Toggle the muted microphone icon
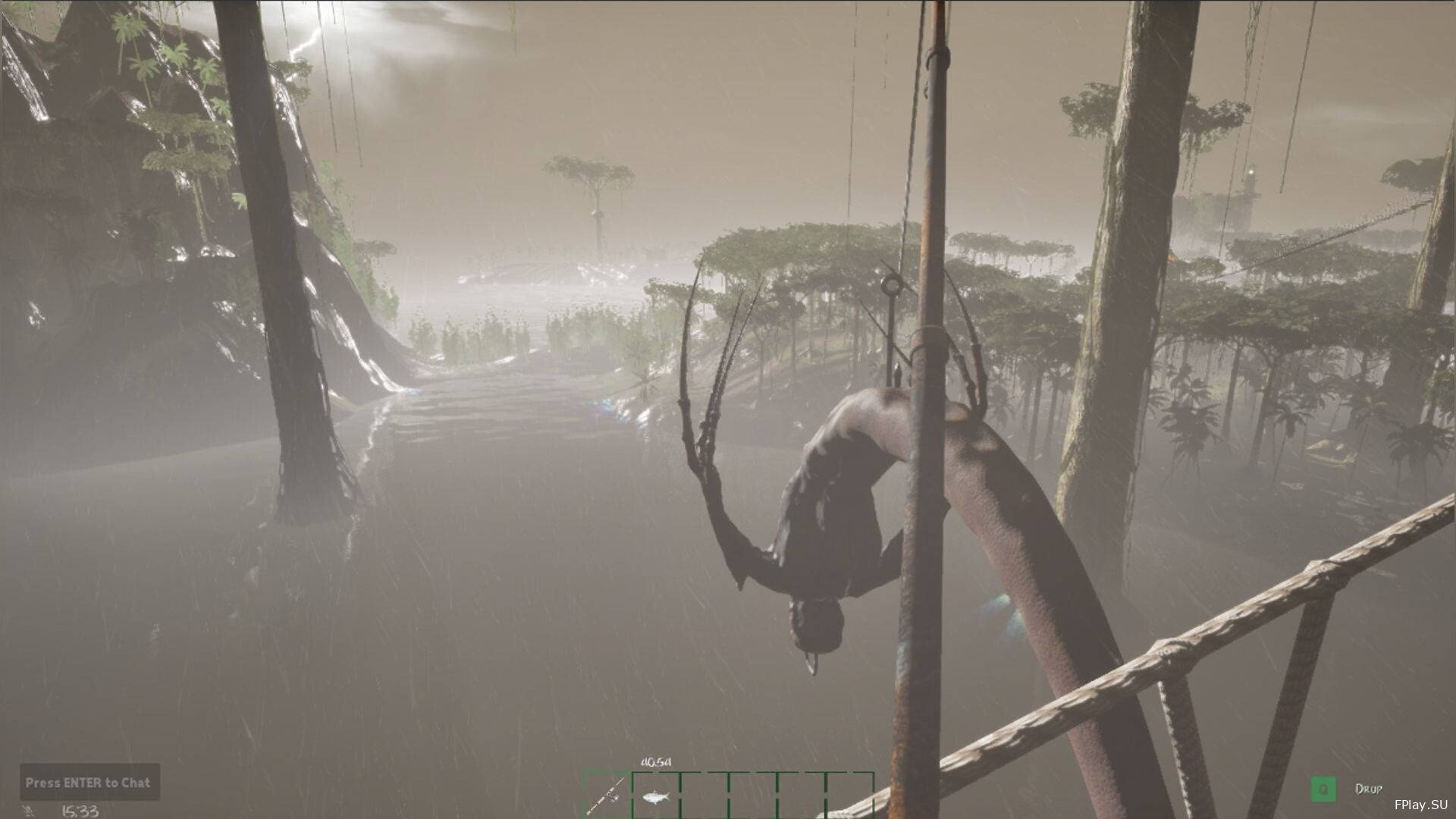1456x819 pixels. pos(30,811)
